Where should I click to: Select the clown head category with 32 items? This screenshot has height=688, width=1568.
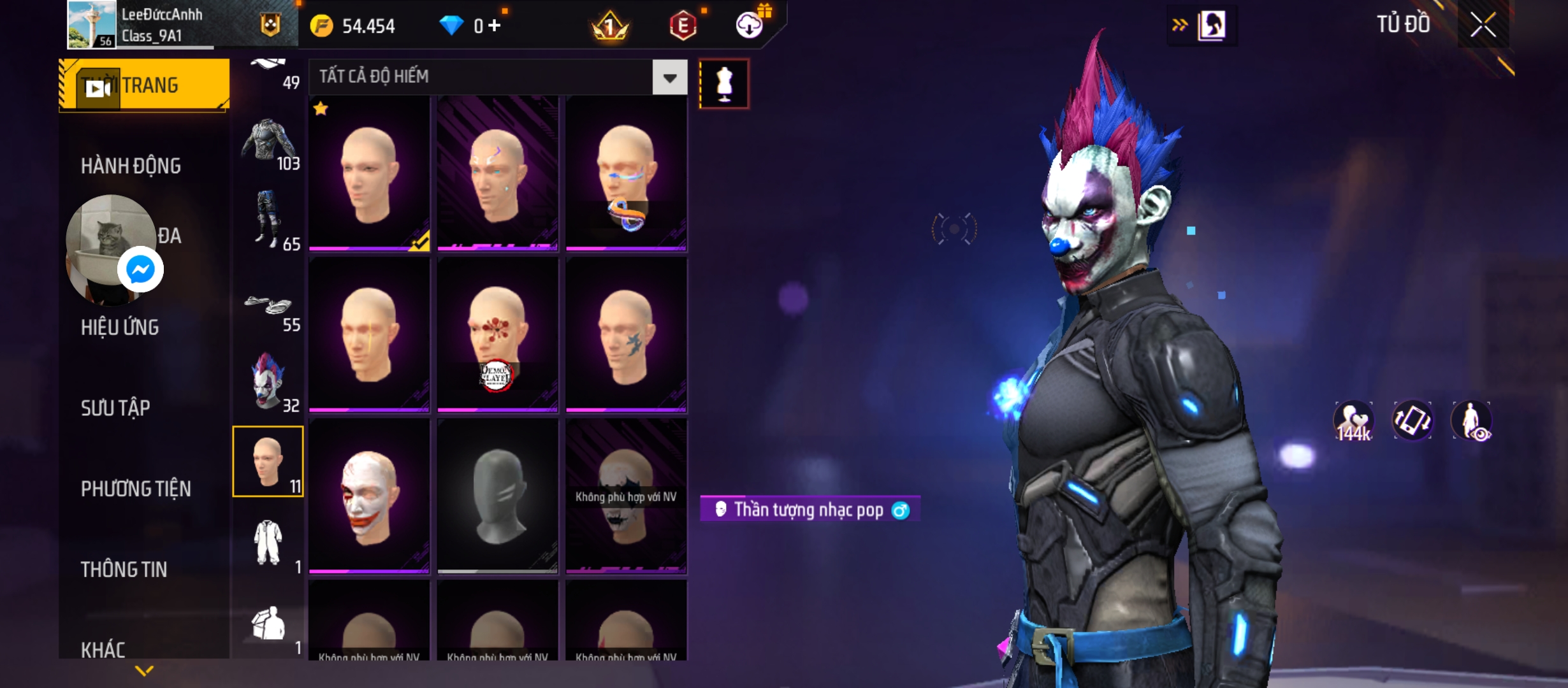click(268, 382)
